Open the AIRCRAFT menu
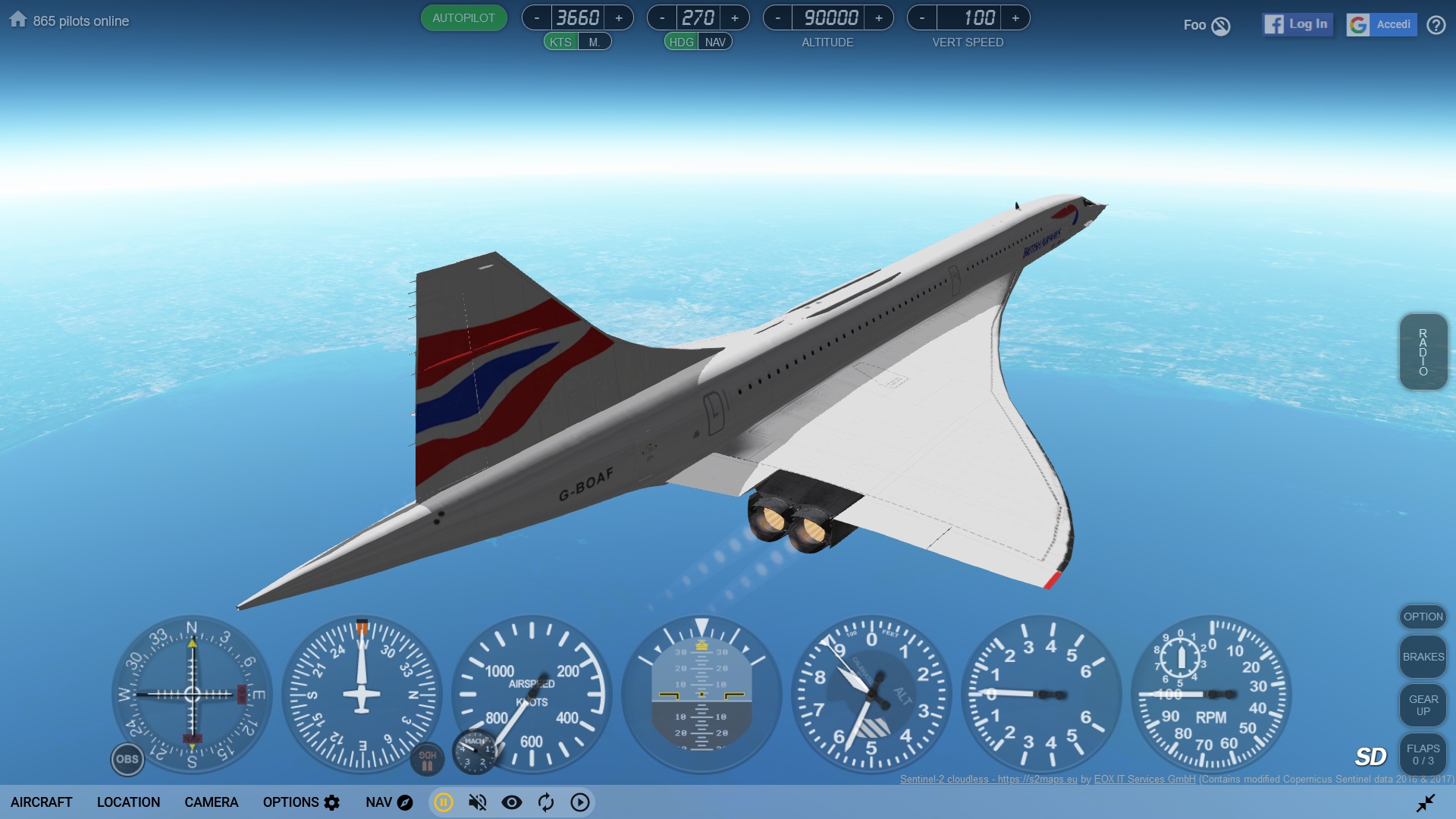1456x819 pixels. [x=42, y=802]
